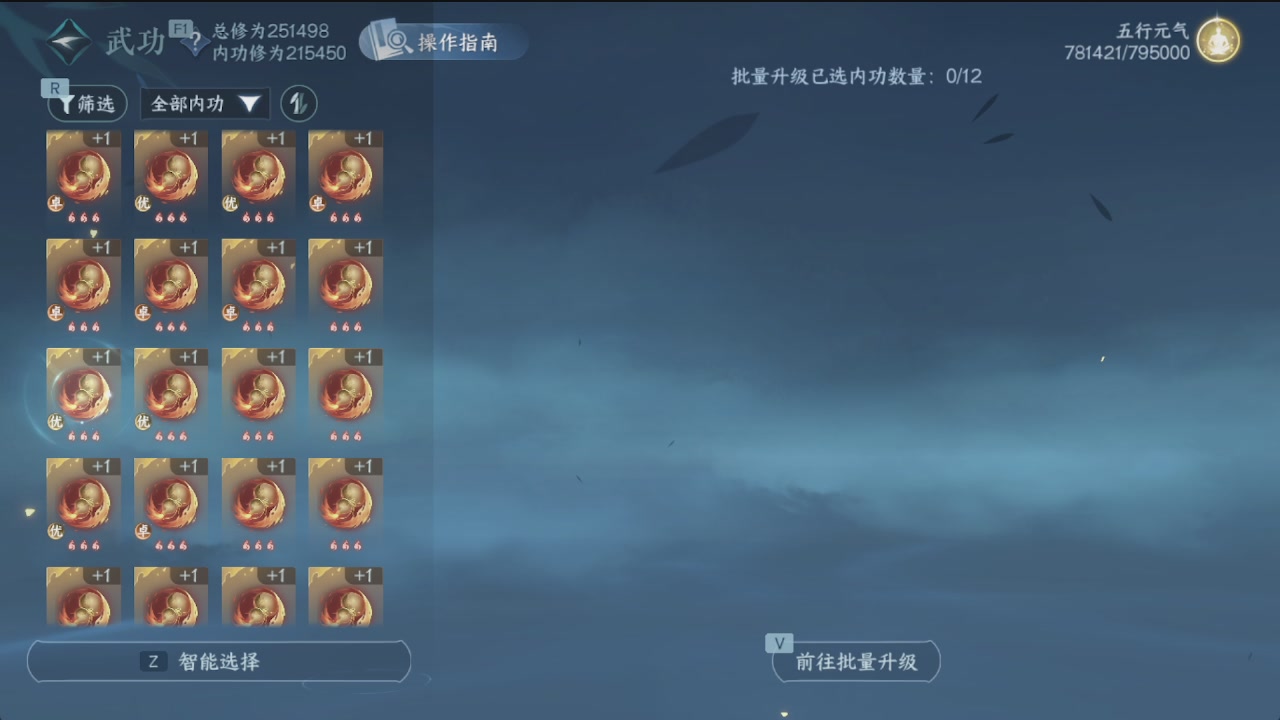
Task: Toggle selection of the first orb in fourth row
Action: pyautogui.click(x=83, y=504)
